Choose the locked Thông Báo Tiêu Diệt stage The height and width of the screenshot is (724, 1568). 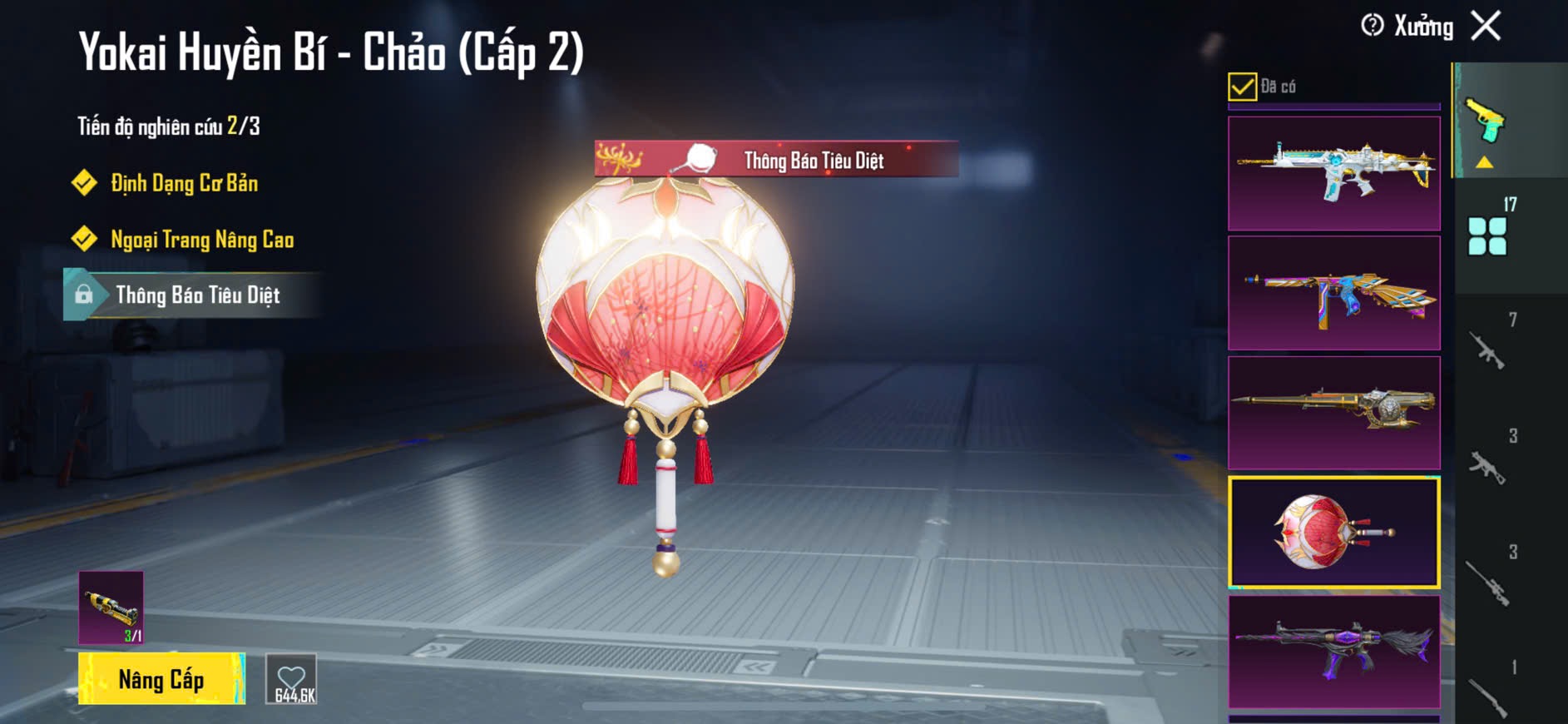tap(197, 295)
